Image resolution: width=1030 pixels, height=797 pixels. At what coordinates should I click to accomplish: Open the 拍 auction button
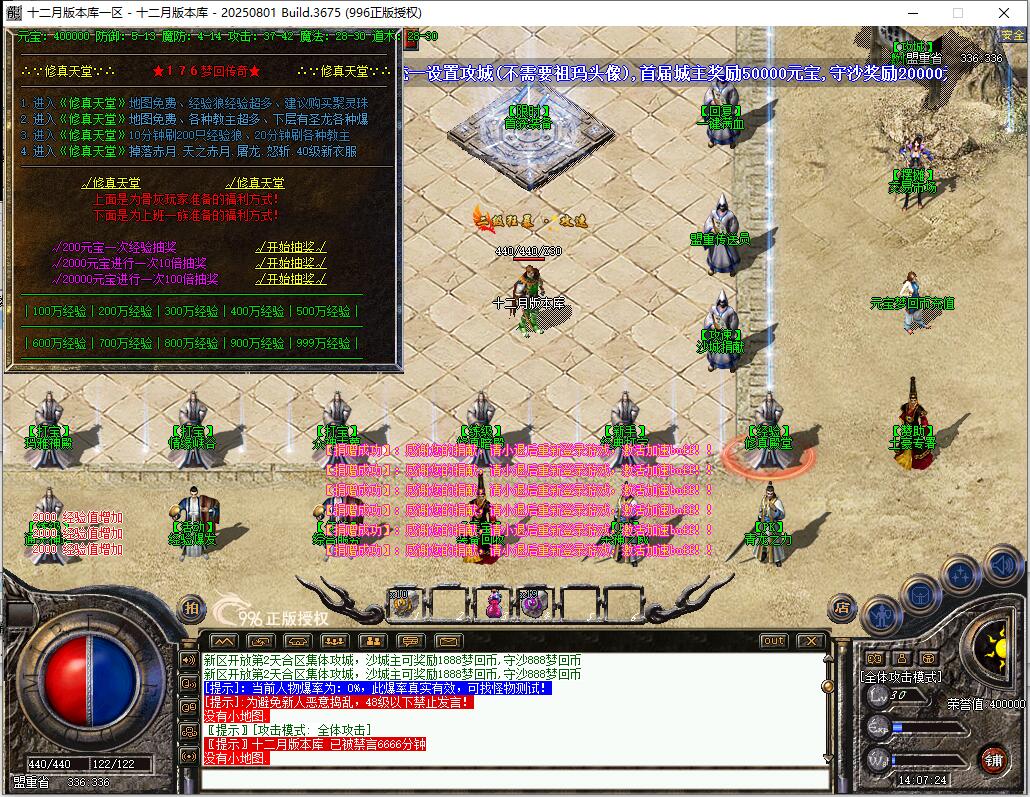click(191, 606)
